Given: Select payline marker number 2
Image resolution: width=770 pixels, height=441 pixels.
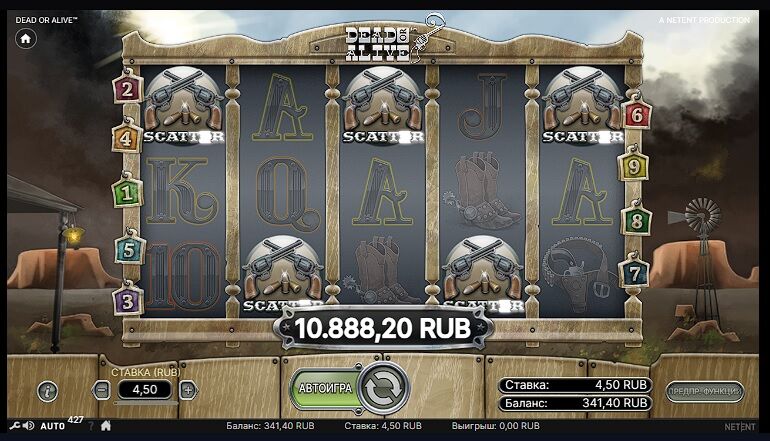Looking at the screenshot, I should pos(127,89).
